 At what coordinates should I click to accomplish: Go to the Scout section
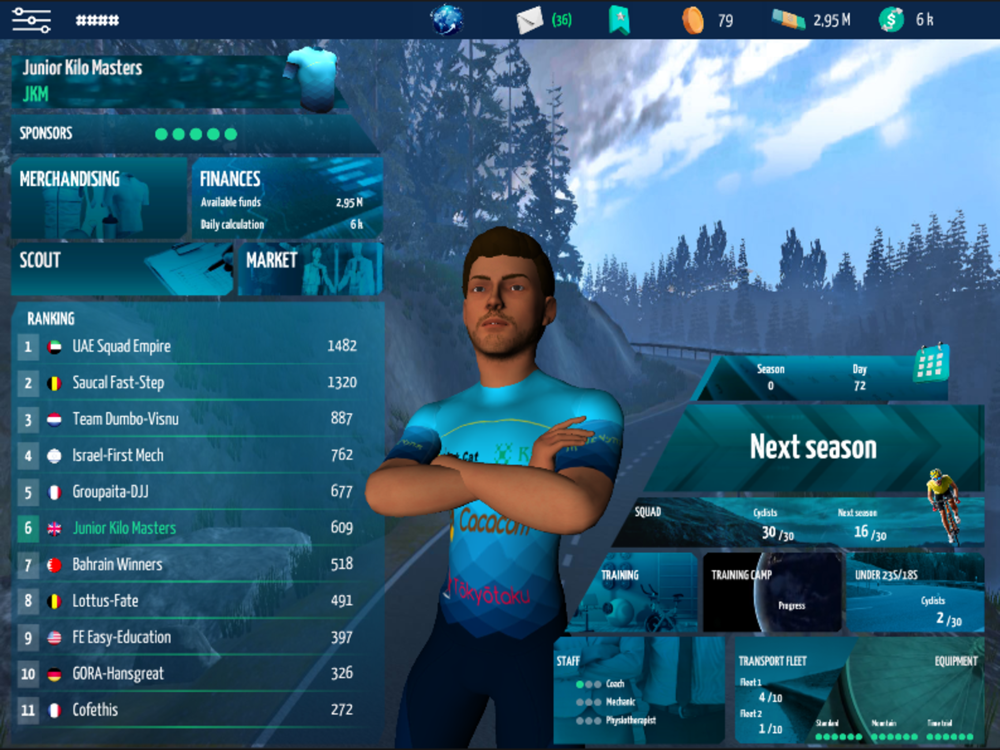(x=120, y=268)
